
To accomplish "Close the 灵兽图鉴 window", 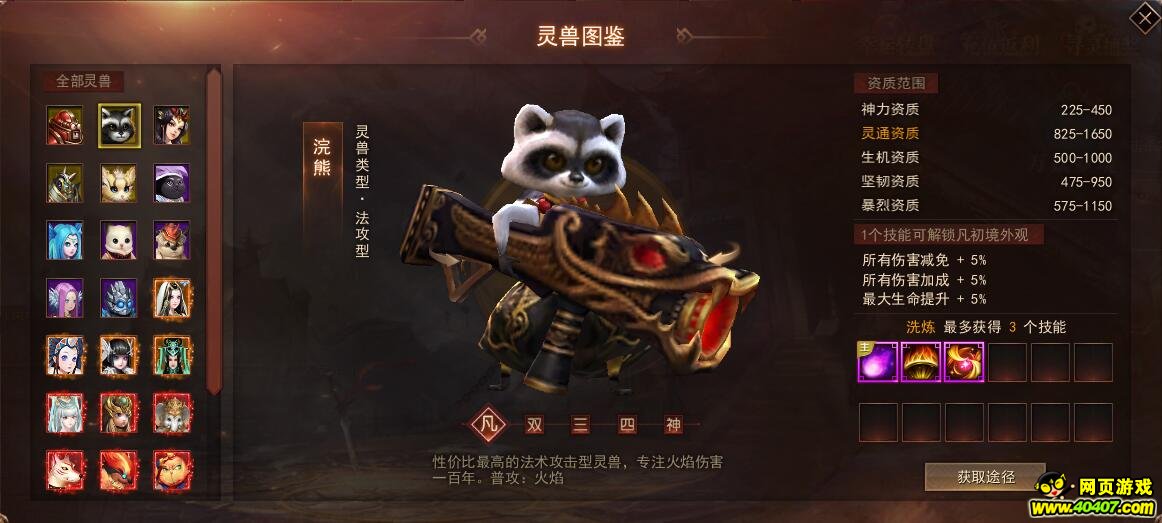I will (x=1143, y=18).
